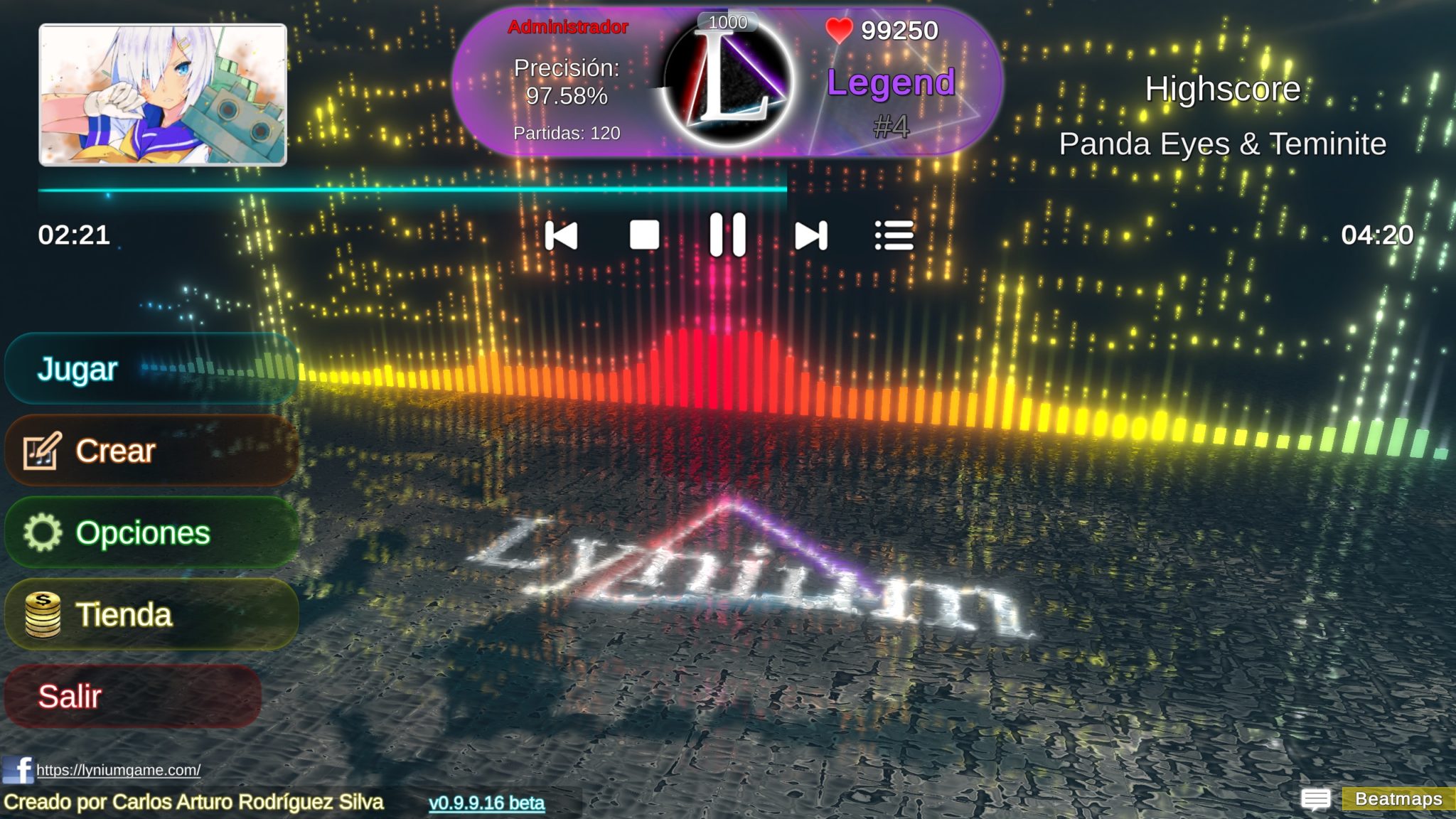This screenshot has height=819, width=1456.
Task: Skip to the next song
Action: pyautogui.click(x=812, y=236)
